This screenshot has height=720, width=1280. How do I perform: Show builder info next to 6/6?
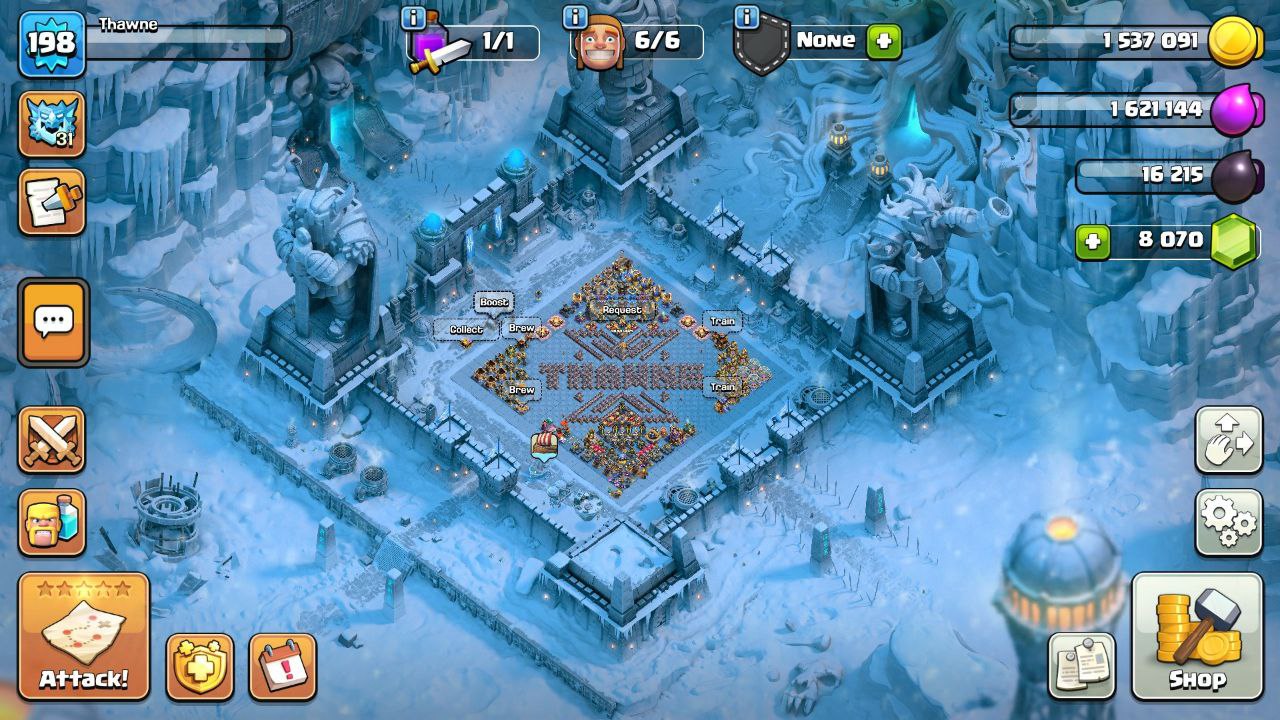pos(575,17)
